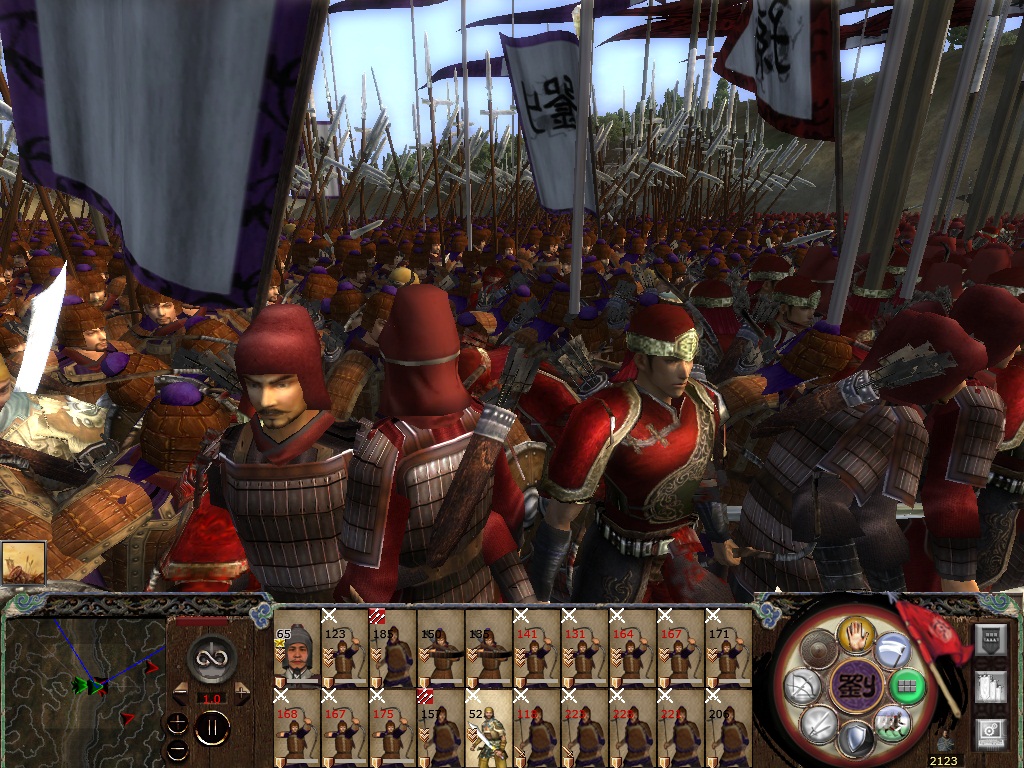Toggle fire at will bow icon

pyautogui.click(x=803, y=687)
